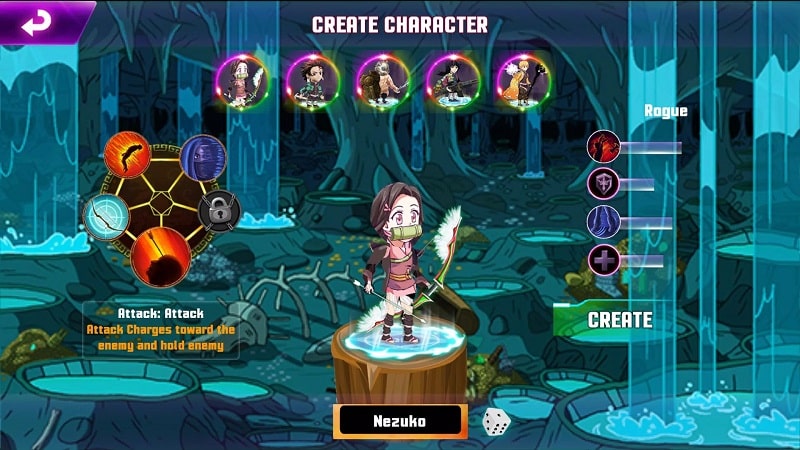The height and width of the screenshot is (450, 800).
Task: Randomize the name with the dice icon
Action: click(497, 421)
